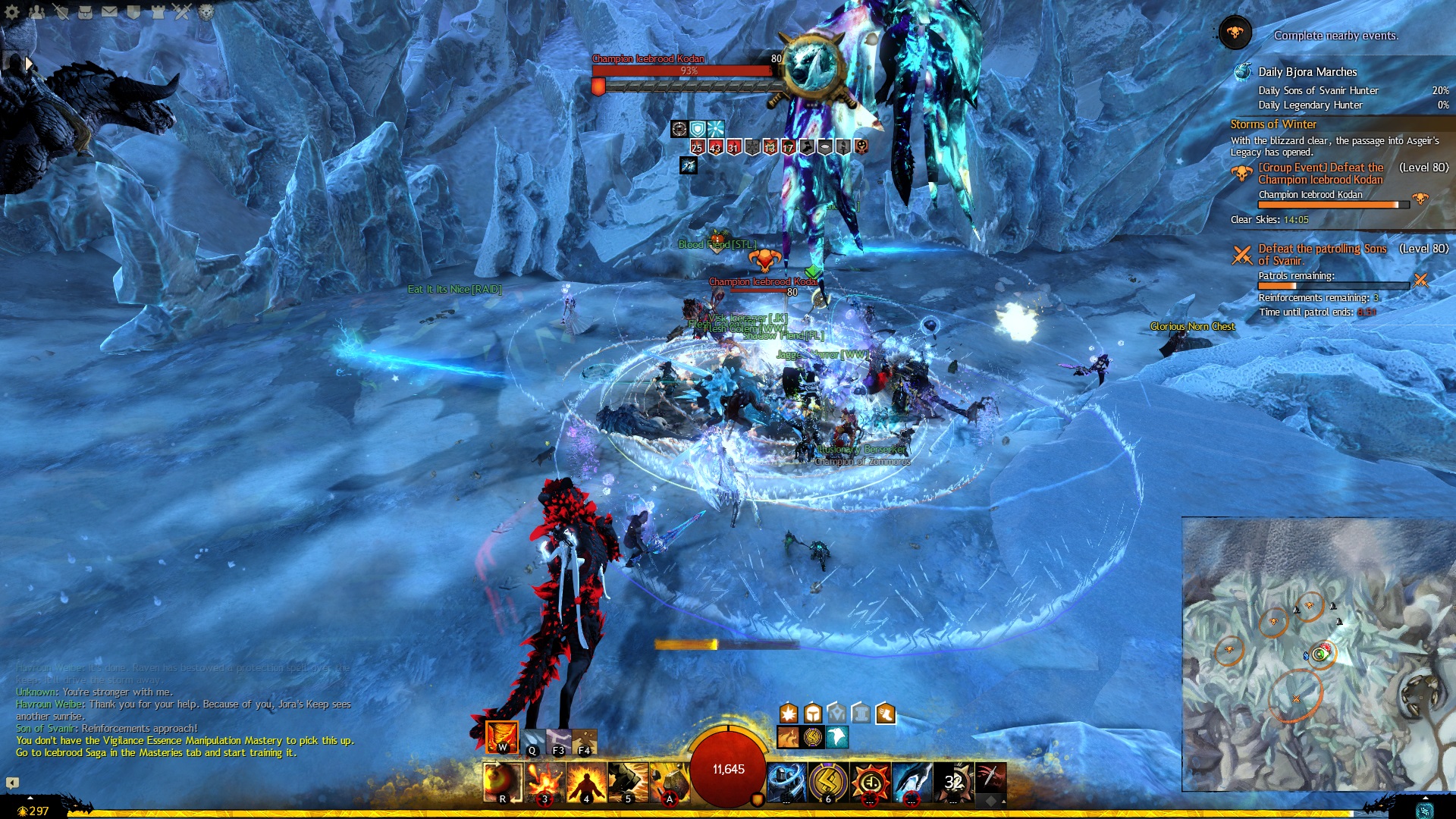This screenshot has width=1456, height=819.
Task: Open the Contacts and LFG panel
Action: point(36,11)
